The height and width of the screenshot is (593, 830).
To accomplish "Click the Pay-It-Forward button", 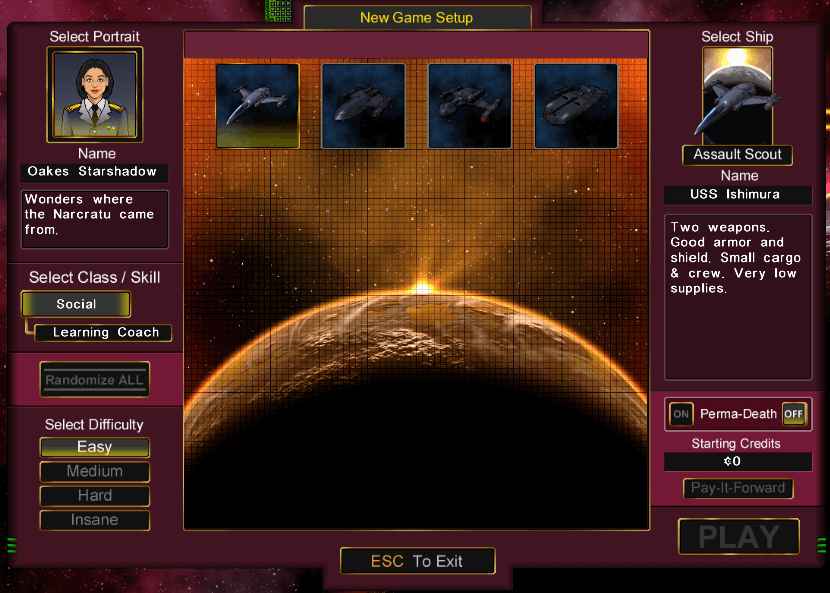I will coord(738,489).
